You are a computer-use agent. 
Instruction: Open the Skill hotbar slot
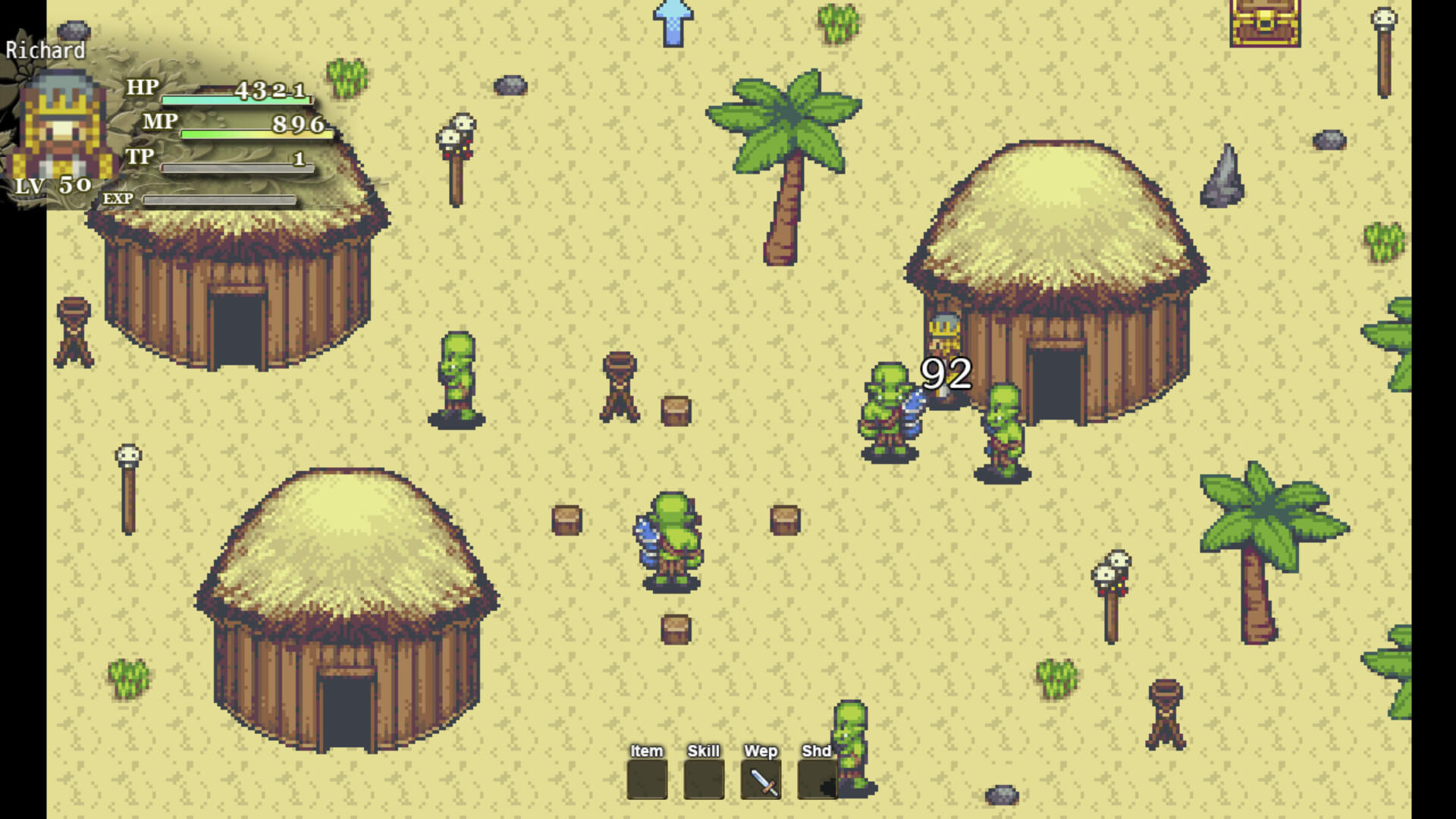(x=702, y=780)
